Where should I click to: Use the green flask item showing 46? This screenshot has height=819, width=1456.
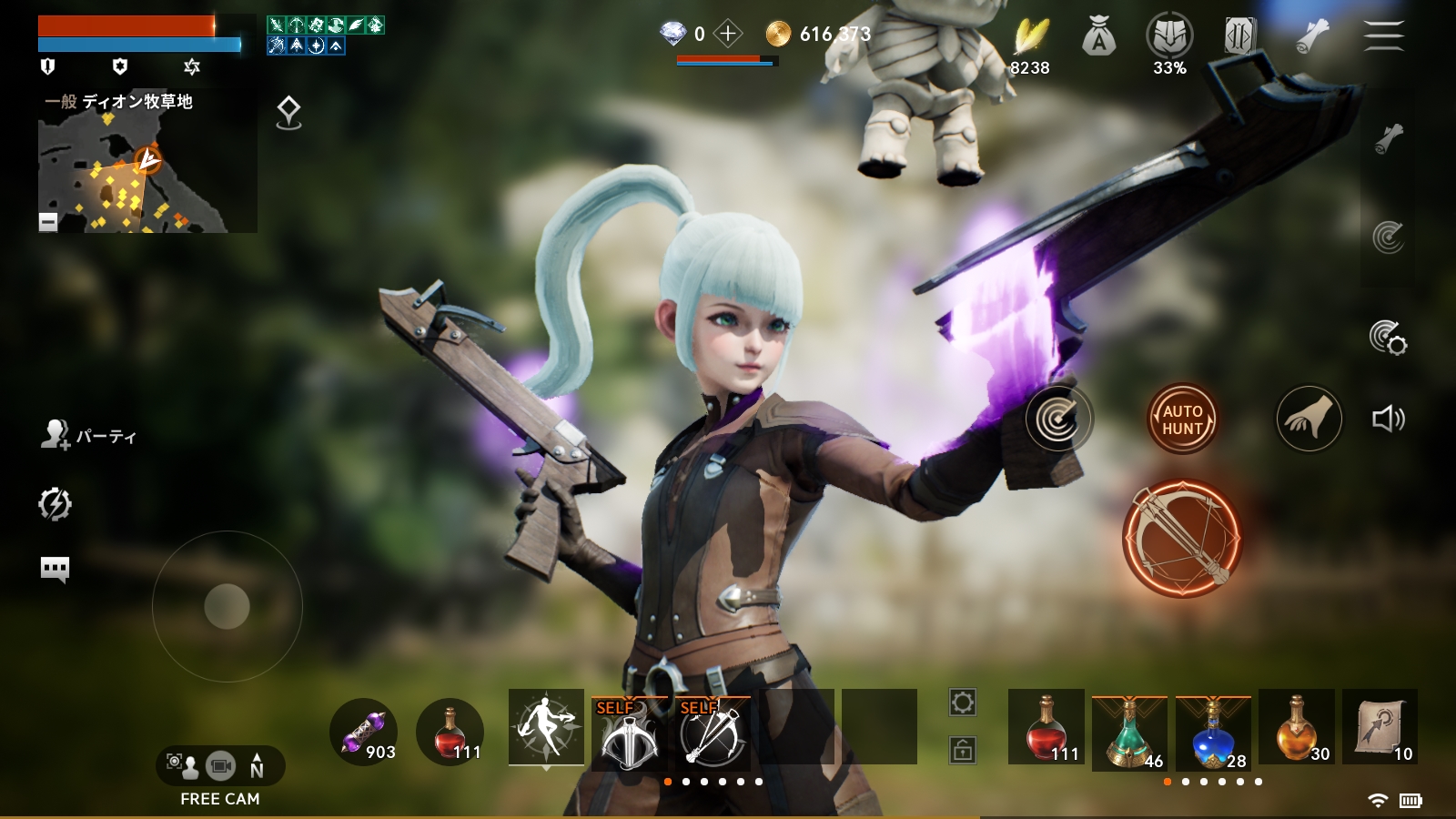(1128, 731)
